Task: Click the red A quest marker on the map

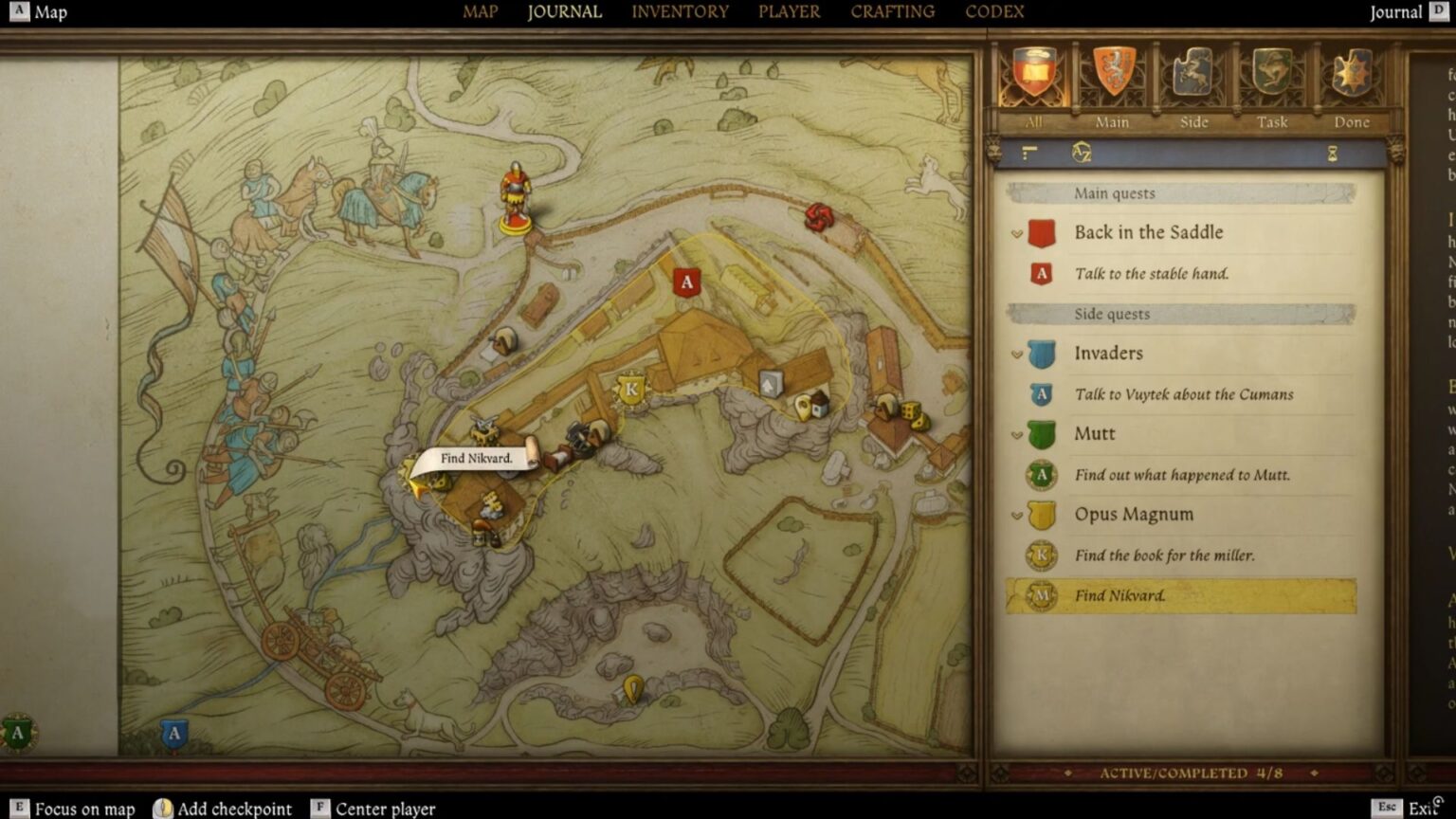Action: click(685, 281)
